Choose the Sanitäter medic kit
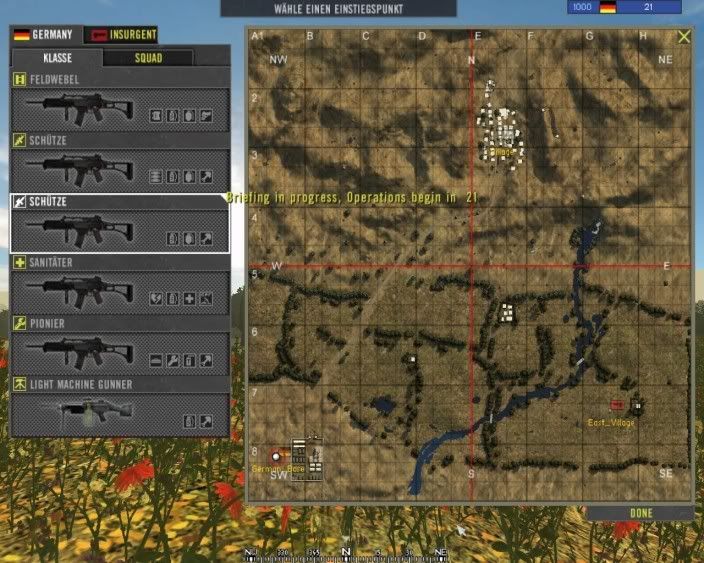 (x=120, y=292)
